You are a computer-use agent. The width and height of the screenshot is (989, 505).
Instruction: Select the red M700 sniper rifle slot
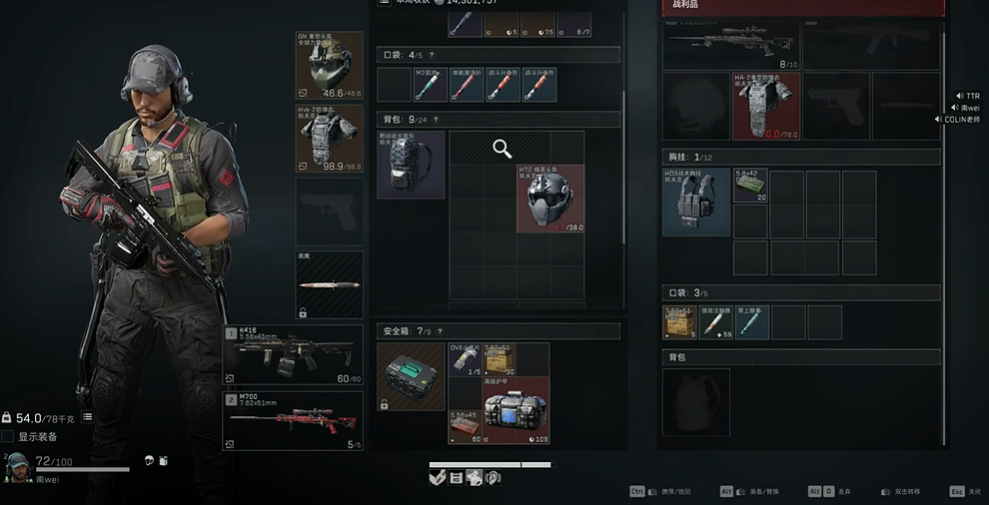click(292, 420)
